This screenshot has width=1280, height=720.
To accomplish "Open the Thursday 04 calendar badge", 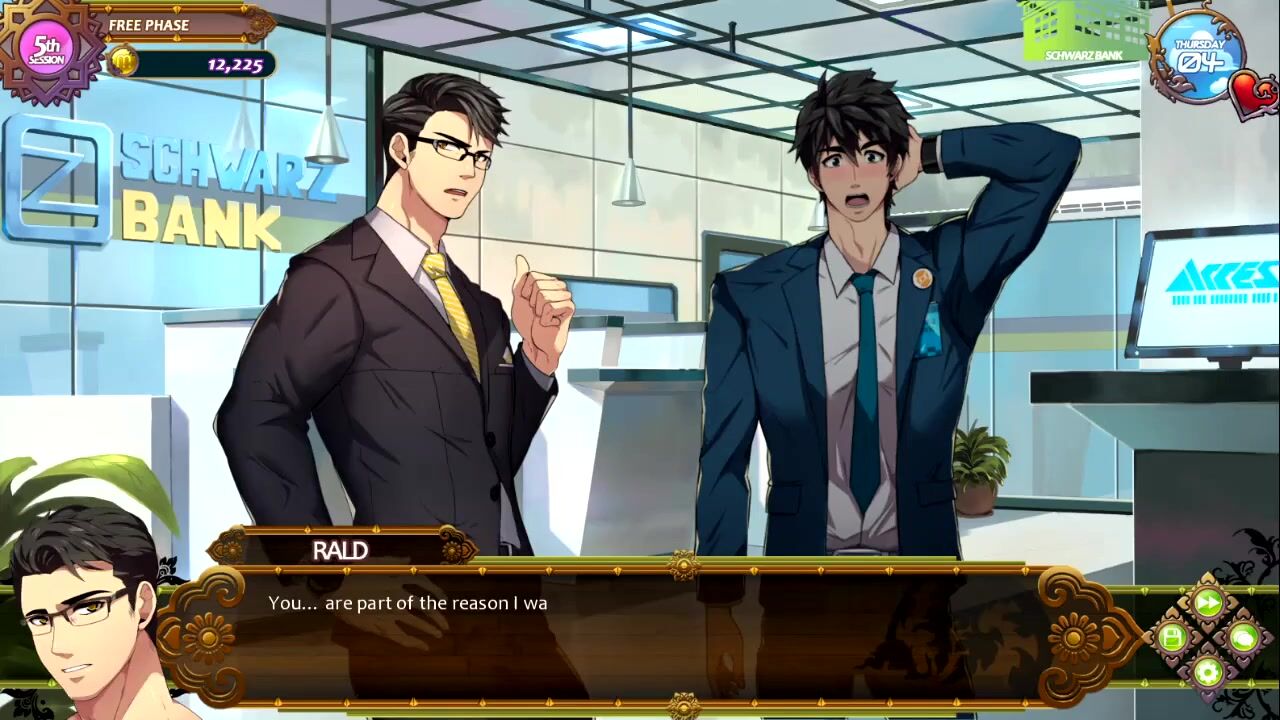I will point(1197,54).
